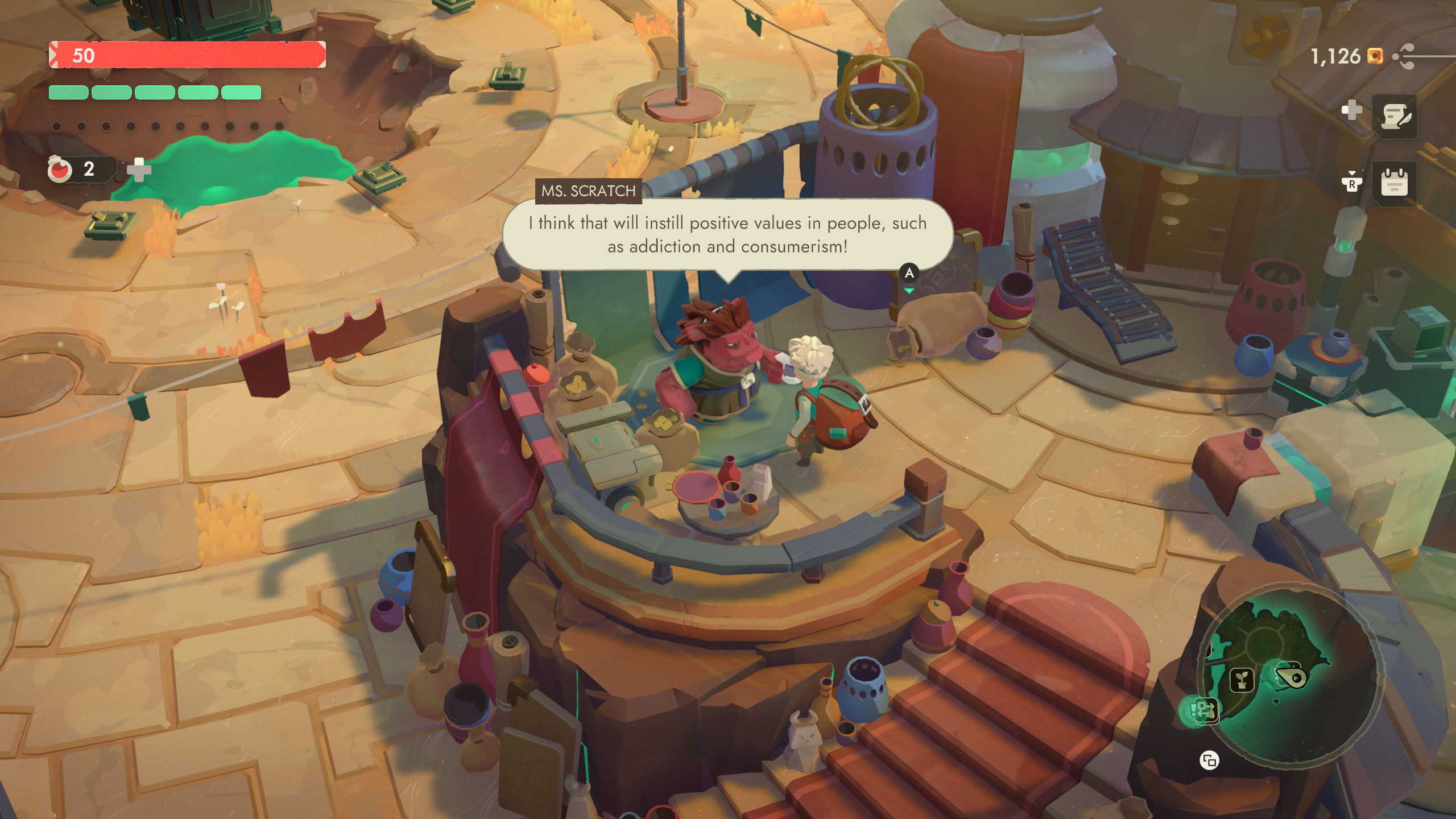This screenshot has width=1456, height=819.
Task: Click the d-pad plus prompt near the quest icon
Action: [1352, 110]
